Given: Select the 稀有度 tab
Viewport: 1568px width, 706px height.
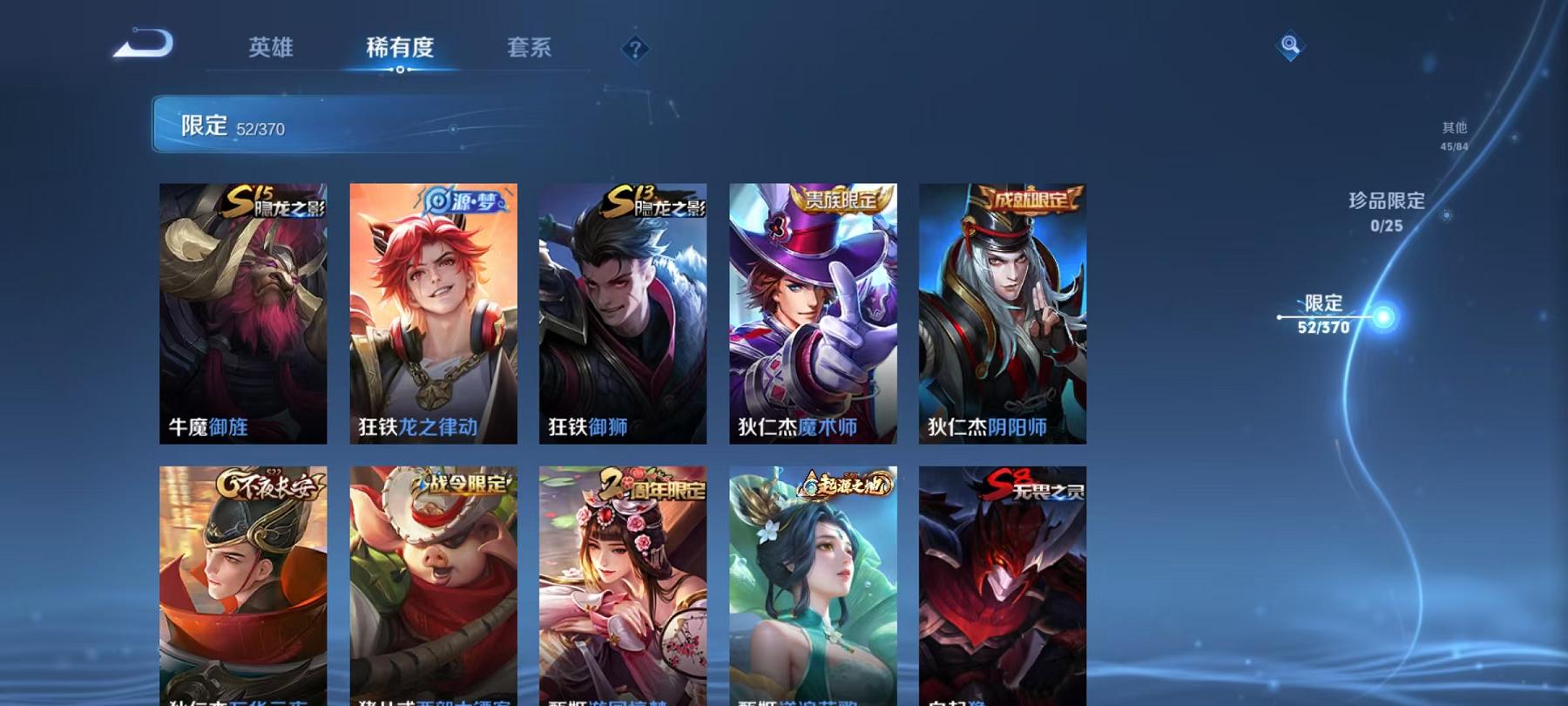Looking at the screenshot, I should tap(400, 50).
